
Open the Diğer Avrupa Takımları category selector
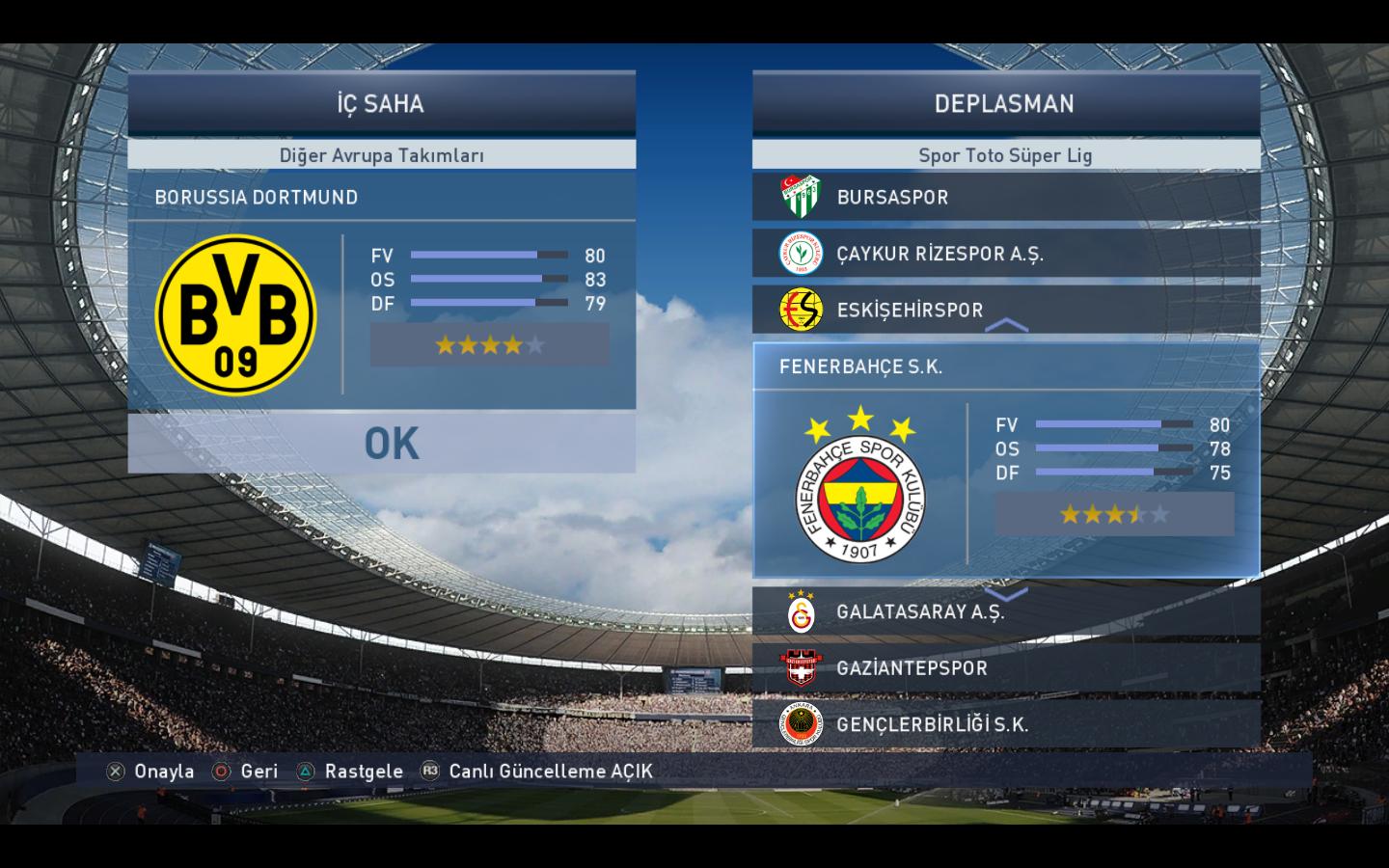pos(382,155)
